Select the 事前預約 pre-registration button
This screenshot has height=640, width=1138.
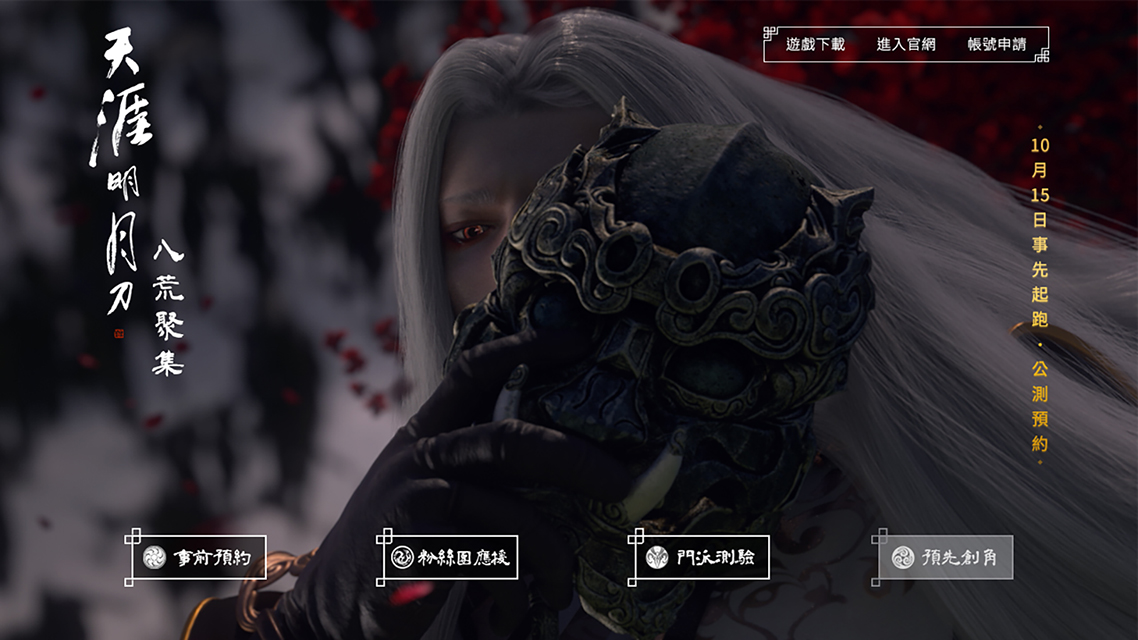(199, 557)
